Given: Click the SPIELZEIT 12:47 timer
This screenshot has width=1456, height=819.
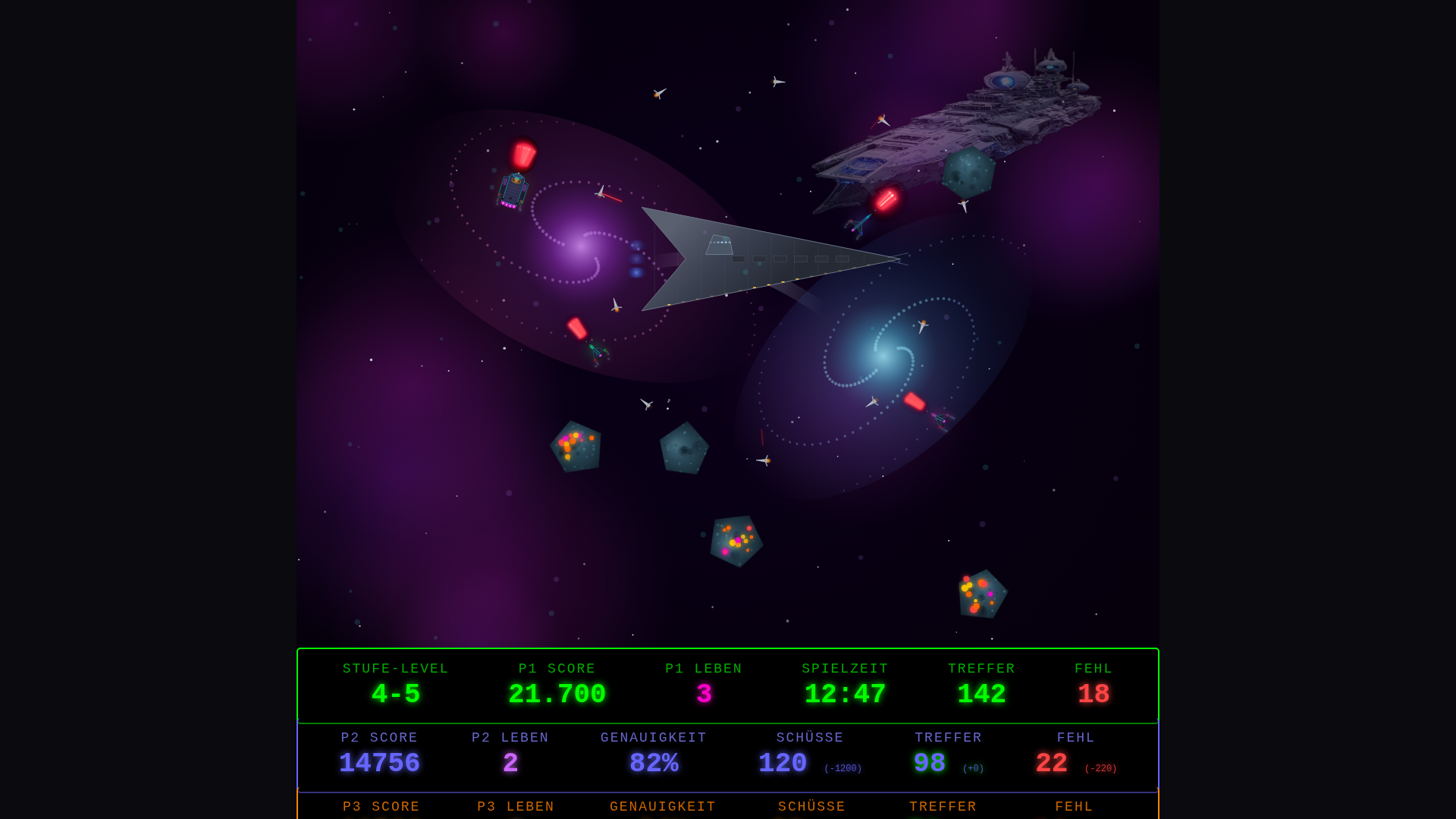Looking at the screenshot, I should 845,692.
